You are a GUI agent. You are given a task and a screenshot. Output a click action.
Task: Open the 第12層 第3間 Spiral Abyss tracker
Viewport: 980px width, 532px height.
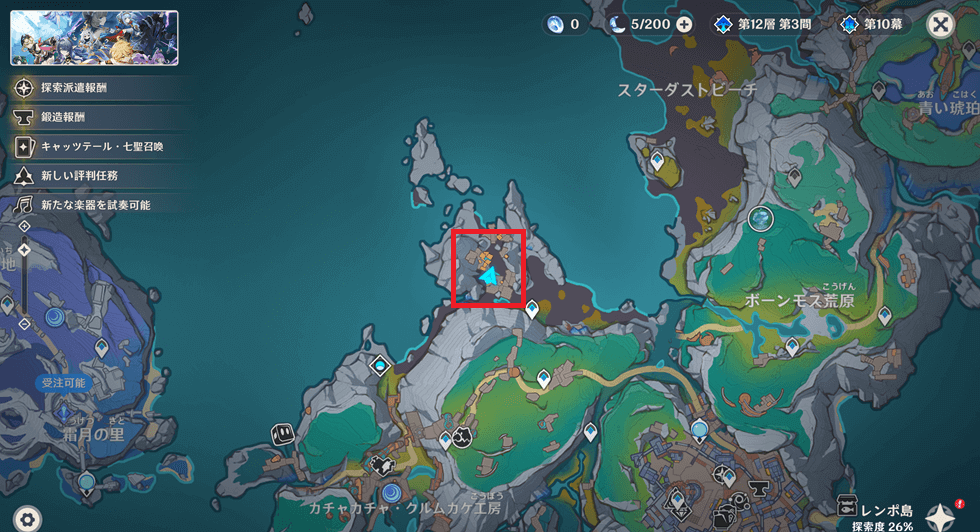pyautogui.click(x=760, y=25)
